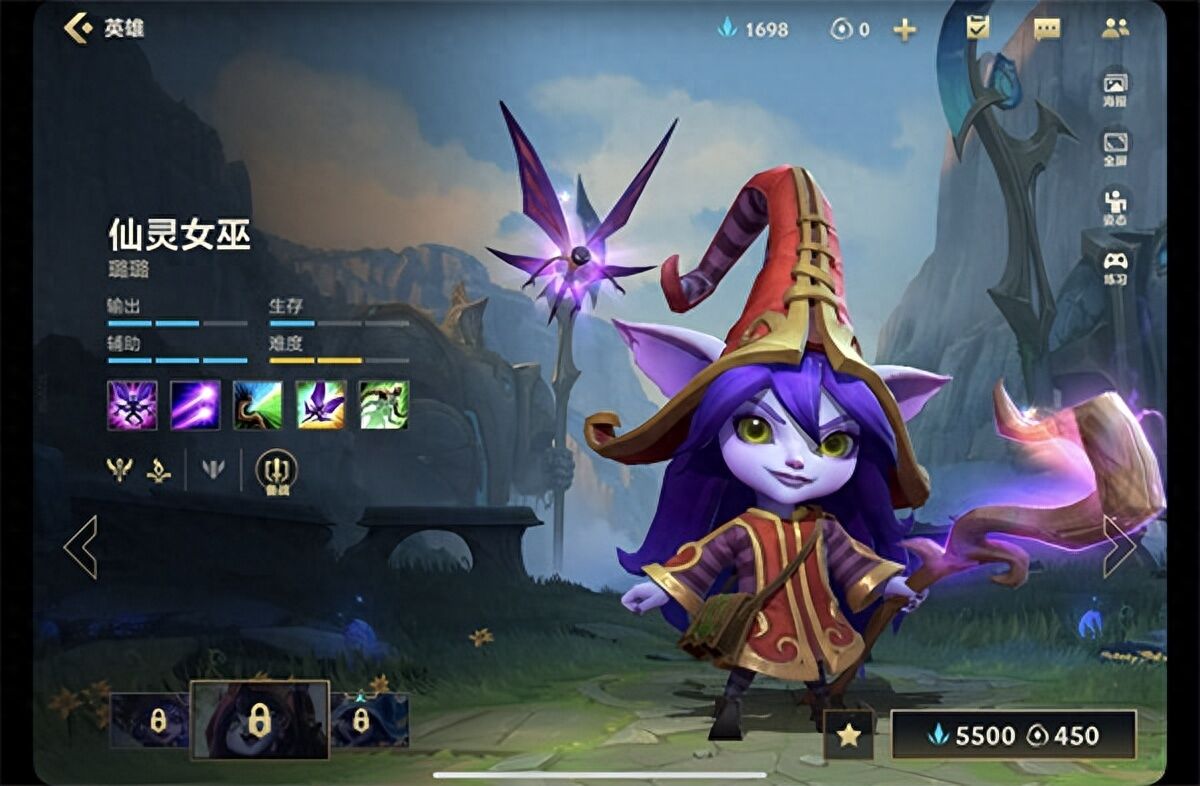Open the clipboard checklist tasks icon
The image size is (1200, 786).
tap(977, 27)
